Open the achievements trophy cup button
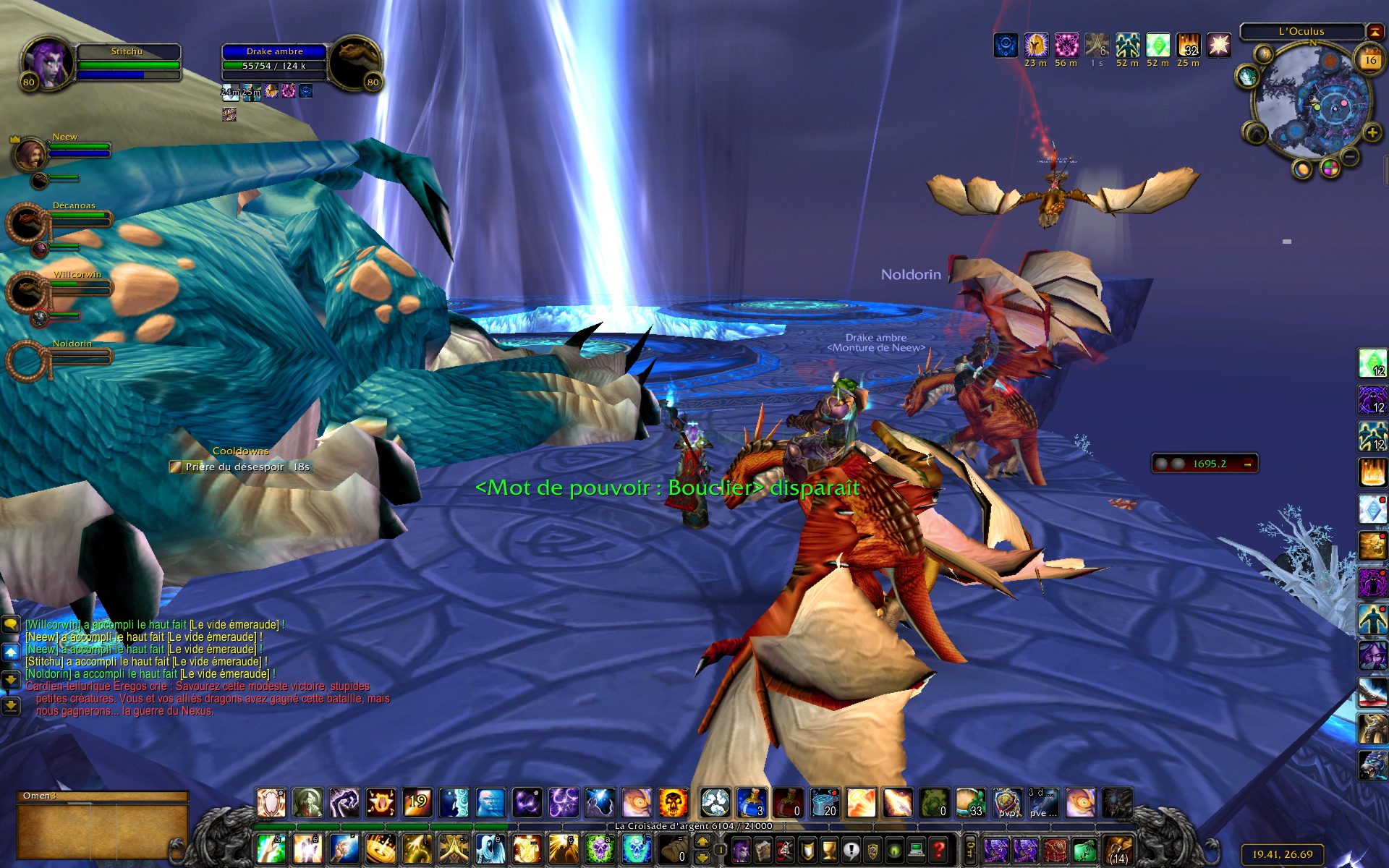Screen dimensions: 1389x868 830,849
